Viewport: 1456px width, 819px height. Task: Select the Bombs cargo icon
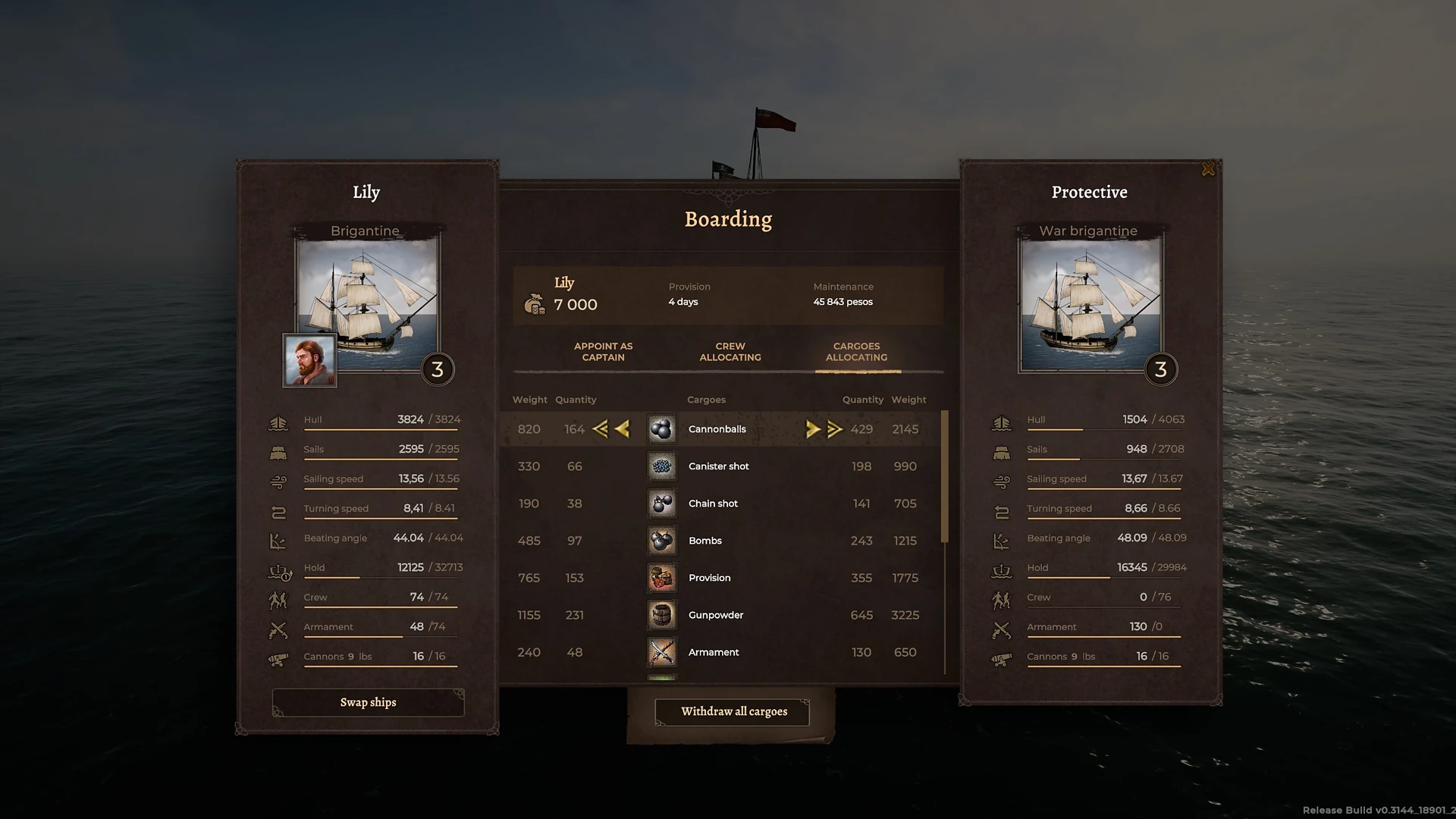[x=661, y=541]
